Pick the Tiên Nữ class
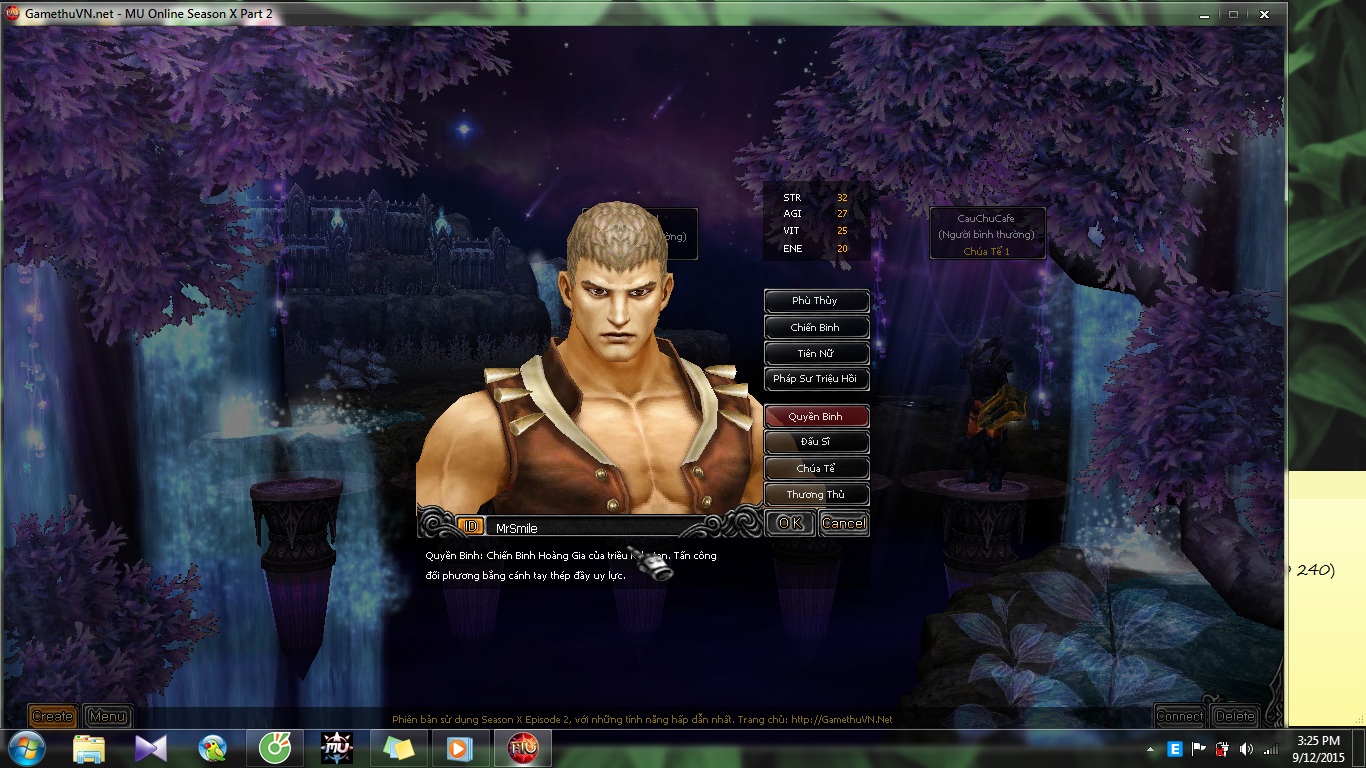 pos(816,353)
